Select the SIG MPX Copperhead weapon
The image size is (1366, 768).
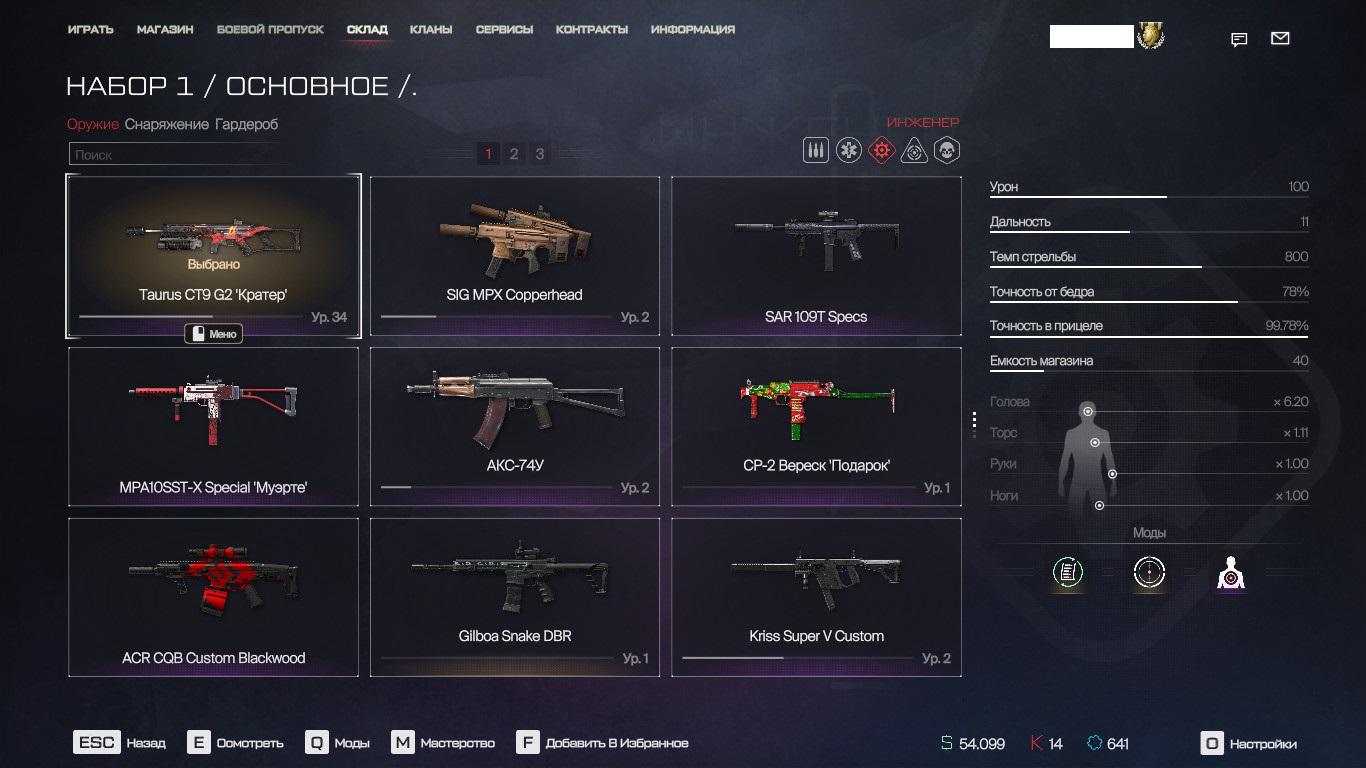(x=514, y=256)
